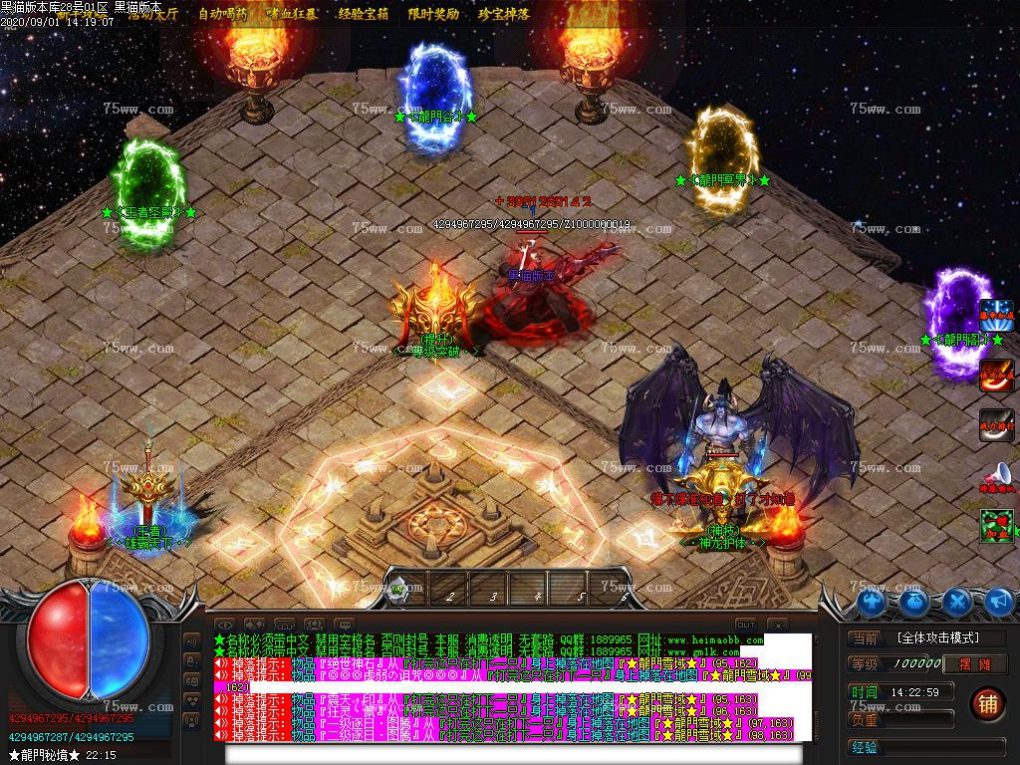Close the chat panel with the X button
Viewport: 1020px width, 765px height.
pos(776,625)
